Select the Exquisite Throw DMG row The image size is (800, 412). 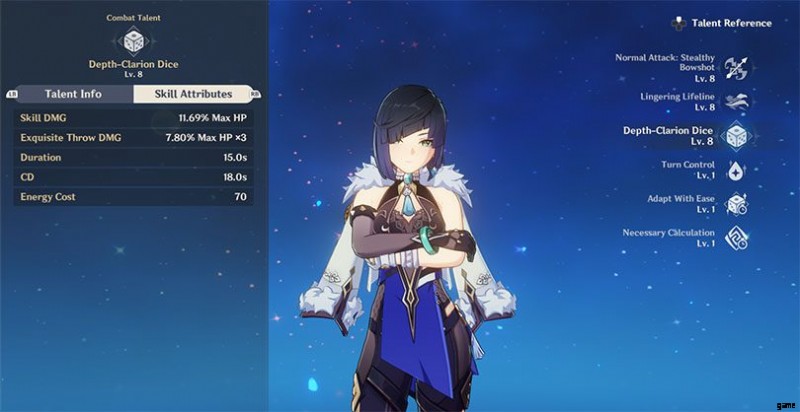133,137
